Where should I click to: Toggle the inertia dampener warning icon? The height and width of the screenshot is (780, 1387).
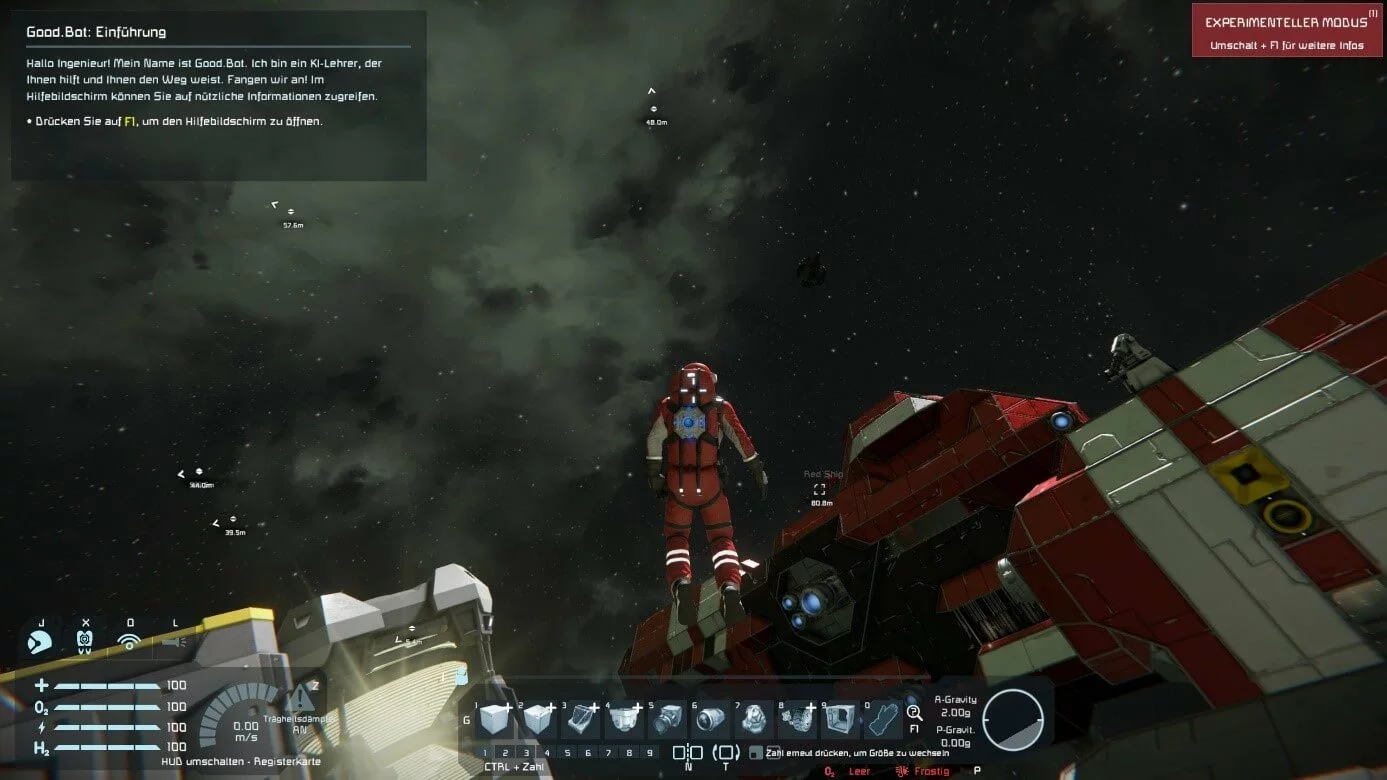coord(299,699)
